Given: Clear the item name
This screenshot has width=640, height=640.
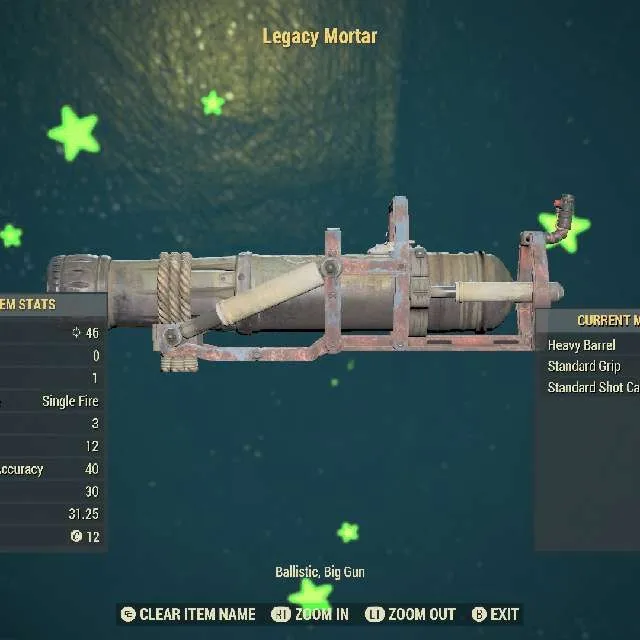Looking at the screenshot, I should [x=188, y=614].
